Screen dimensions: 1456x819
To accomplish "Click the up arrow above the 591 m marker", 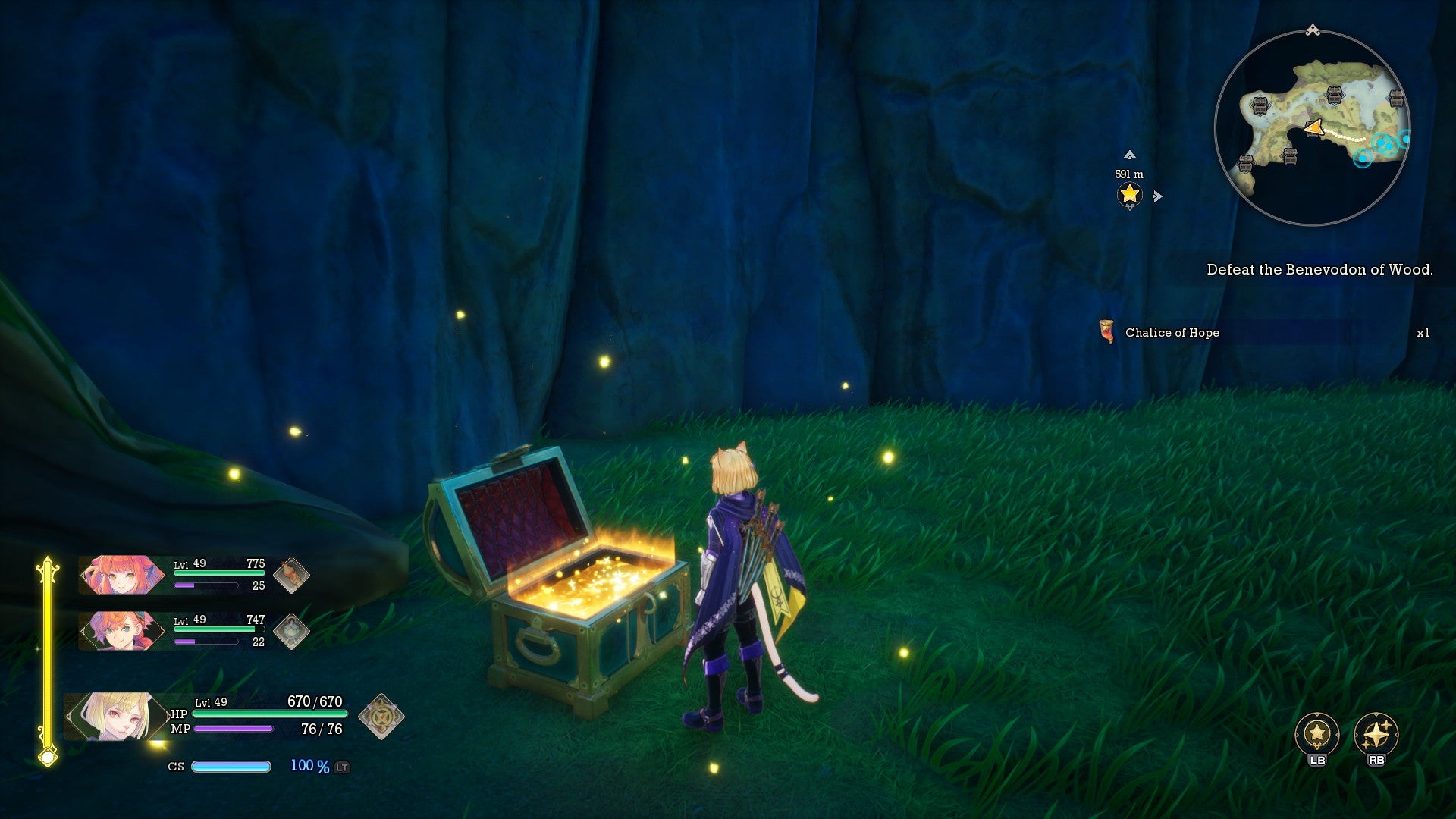I will click(x=1129, y=155).
